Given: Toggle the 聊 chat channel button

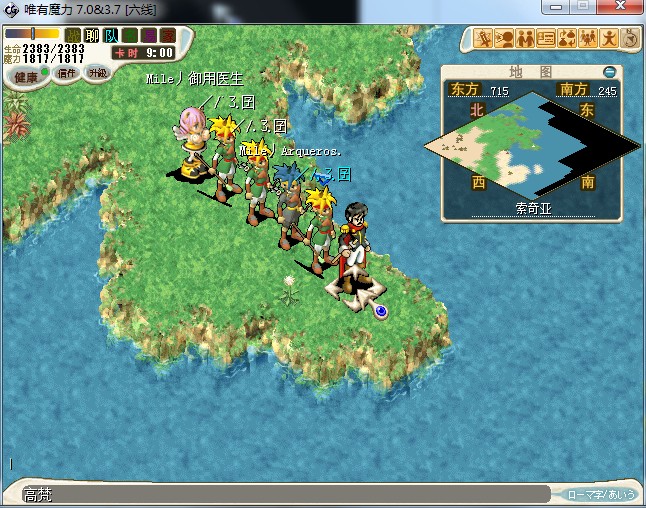Looking at the screenshot, I should [91, 36].
